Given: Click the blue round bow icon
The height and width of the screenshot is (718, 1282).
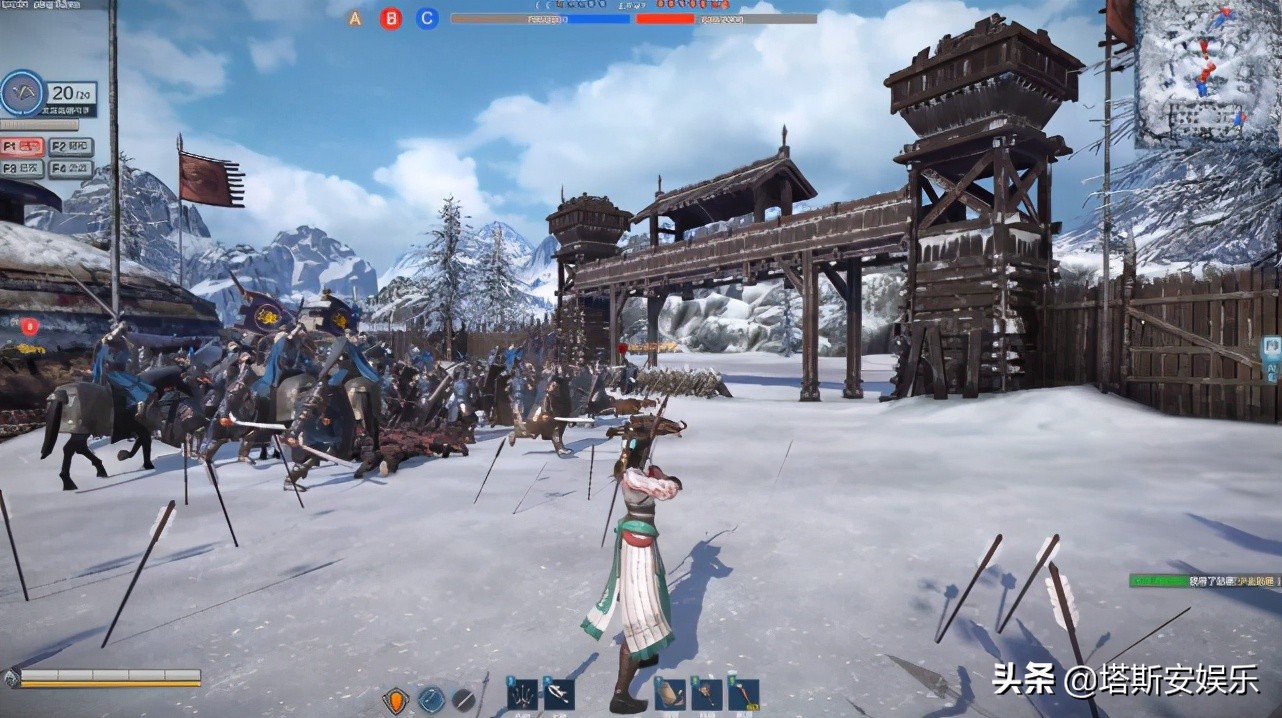Looking at the screenshot, I should [x=430, y=700].
